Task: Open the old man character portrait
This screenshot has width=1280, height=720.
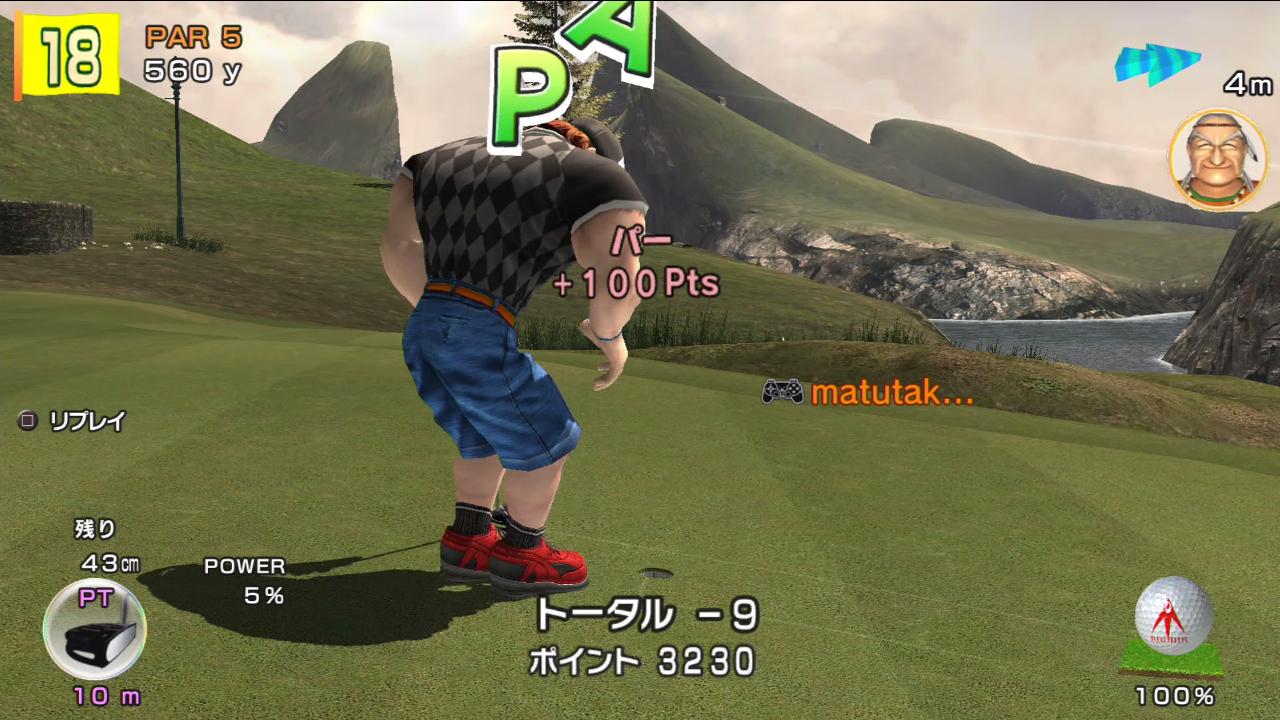Action: tap(1217, 160)
